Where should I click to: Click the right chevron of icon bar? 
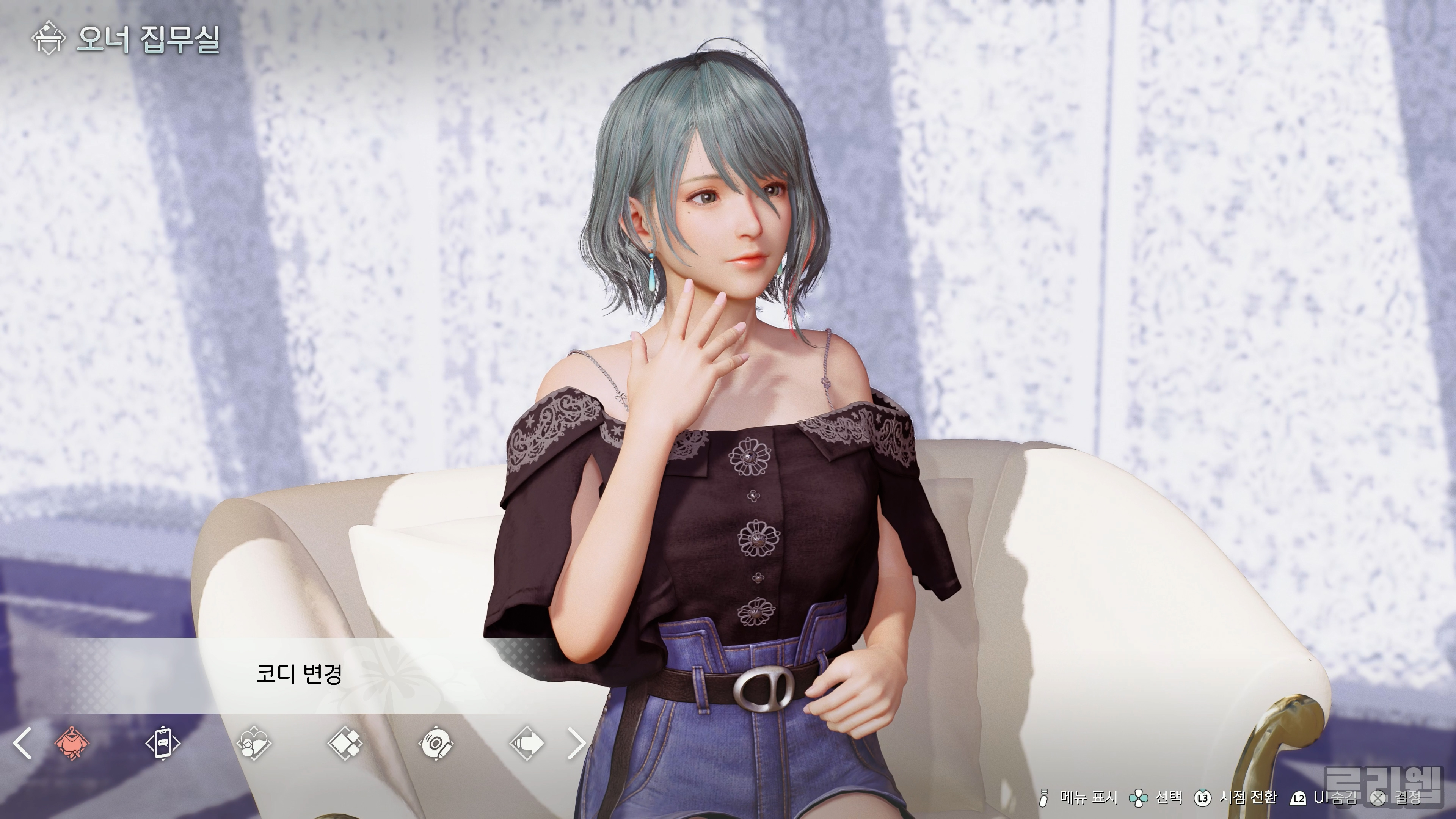click(x=576, y=743)
